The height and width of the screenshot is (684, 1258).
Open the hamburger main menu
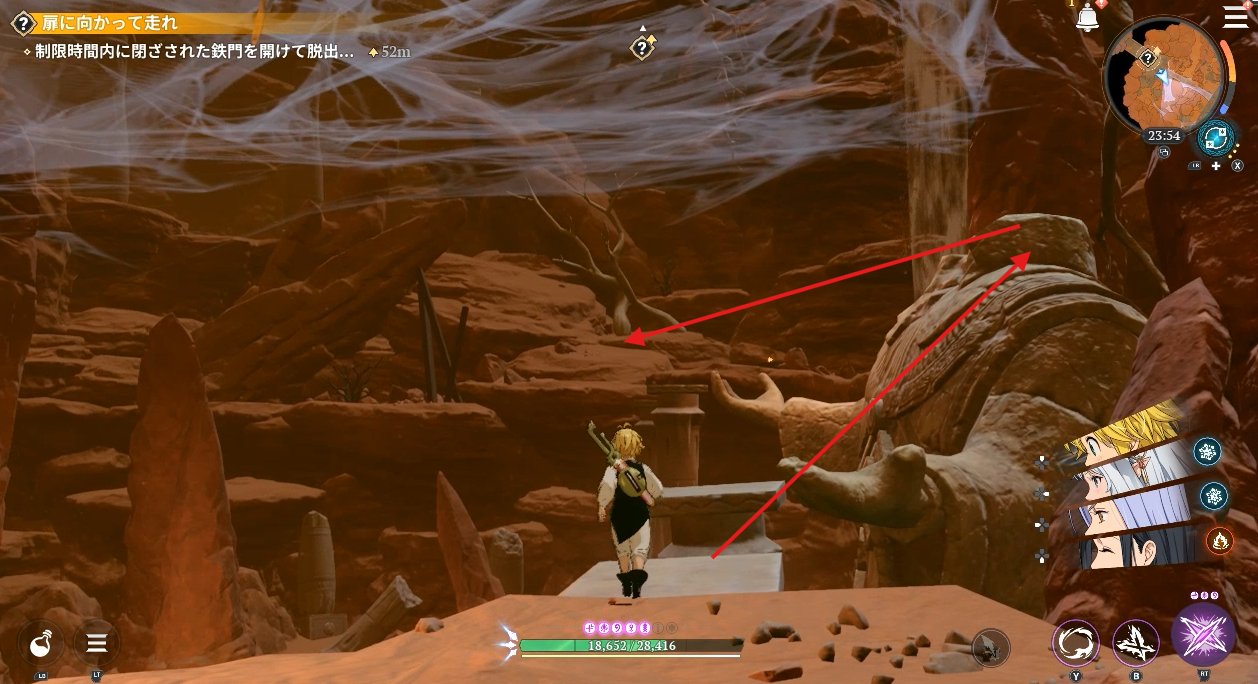coord(1235,17)
